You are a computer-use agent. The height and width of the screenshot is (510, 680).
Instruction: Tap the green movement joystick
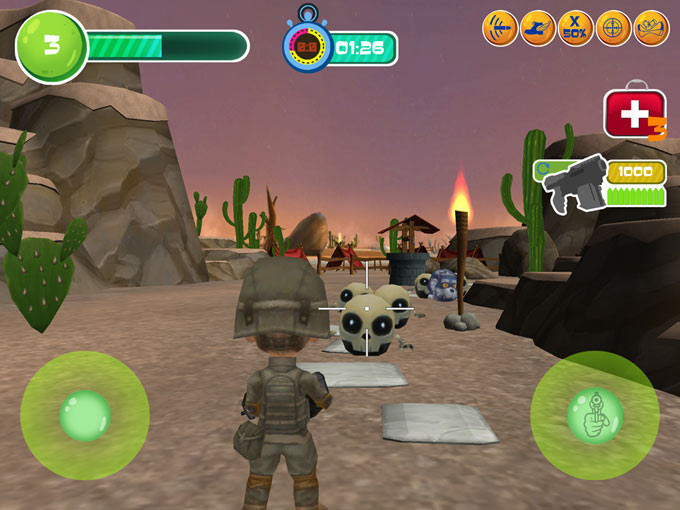click(x=85, y=415)
